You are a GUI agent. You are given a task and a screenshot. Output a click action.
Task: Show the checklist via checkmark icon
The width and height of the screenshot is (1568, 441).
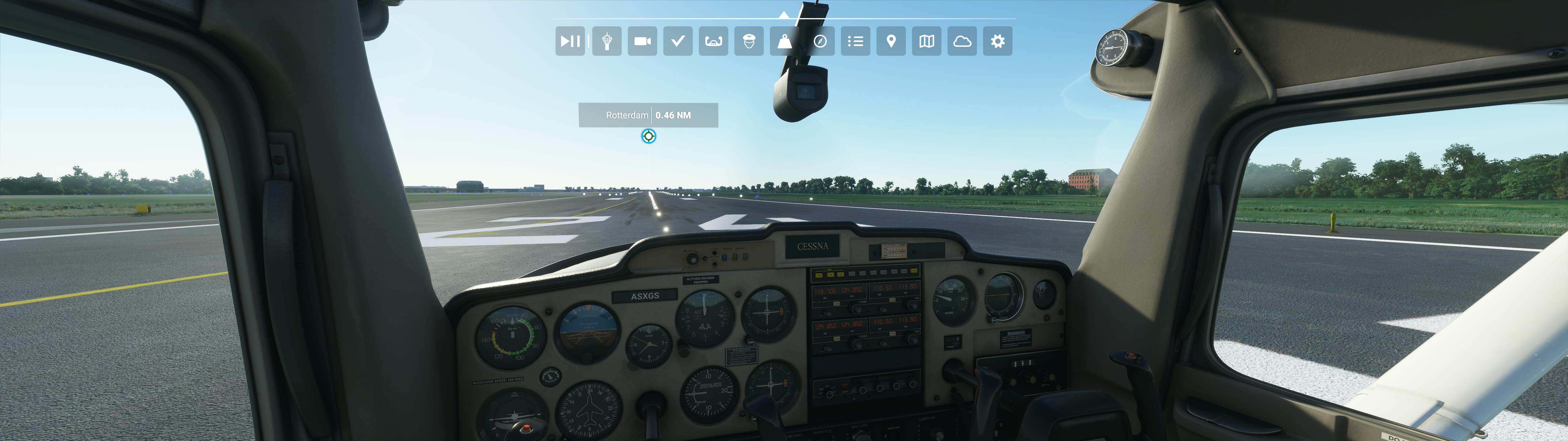click(x=677, y=41)
